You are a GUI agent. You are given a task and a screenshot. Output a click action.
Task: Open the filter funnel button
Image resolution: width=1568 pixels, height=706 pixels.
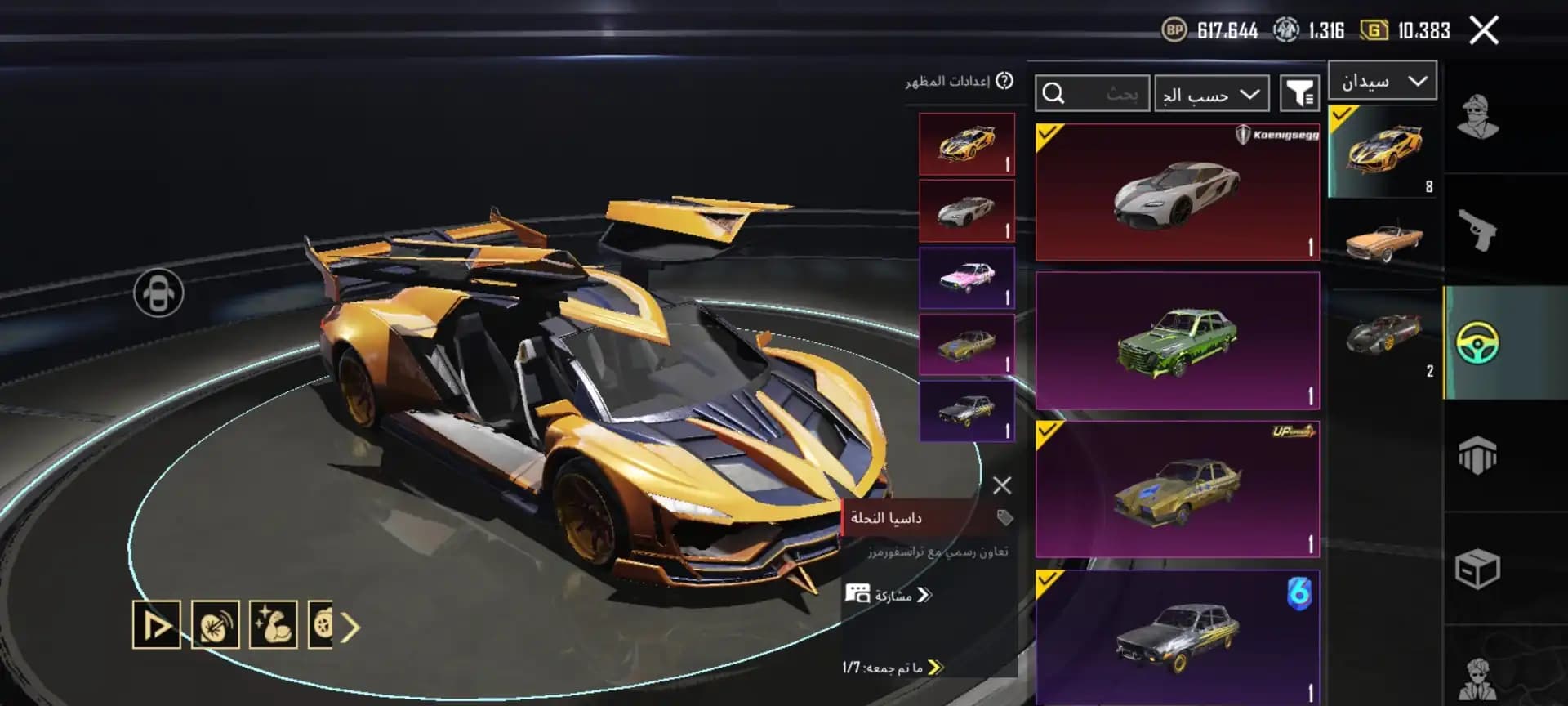pos(1298,93)
